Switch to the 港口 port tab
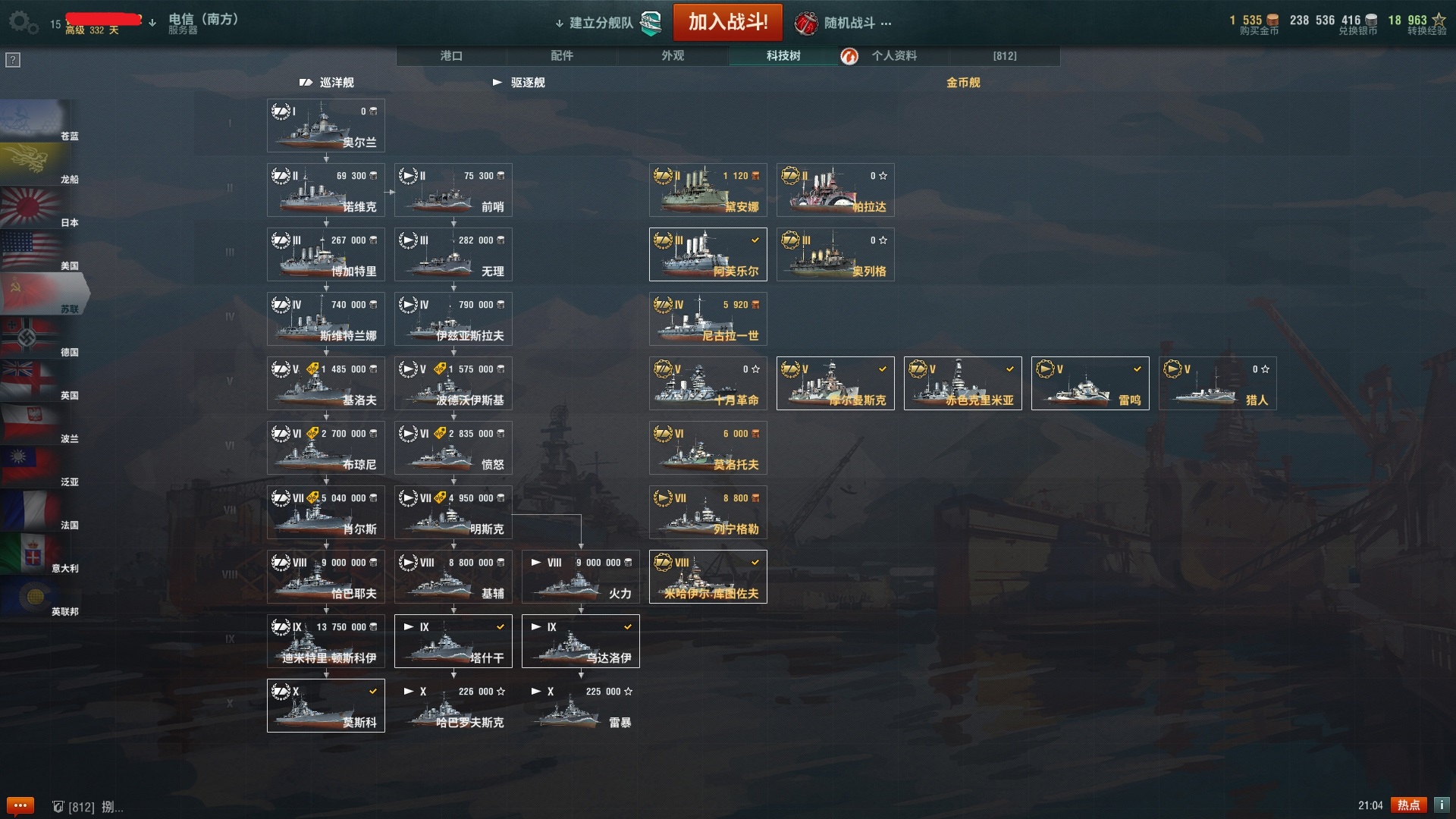Image resolution: width=1456 pixels, height=819 pixels. point(451,56)
